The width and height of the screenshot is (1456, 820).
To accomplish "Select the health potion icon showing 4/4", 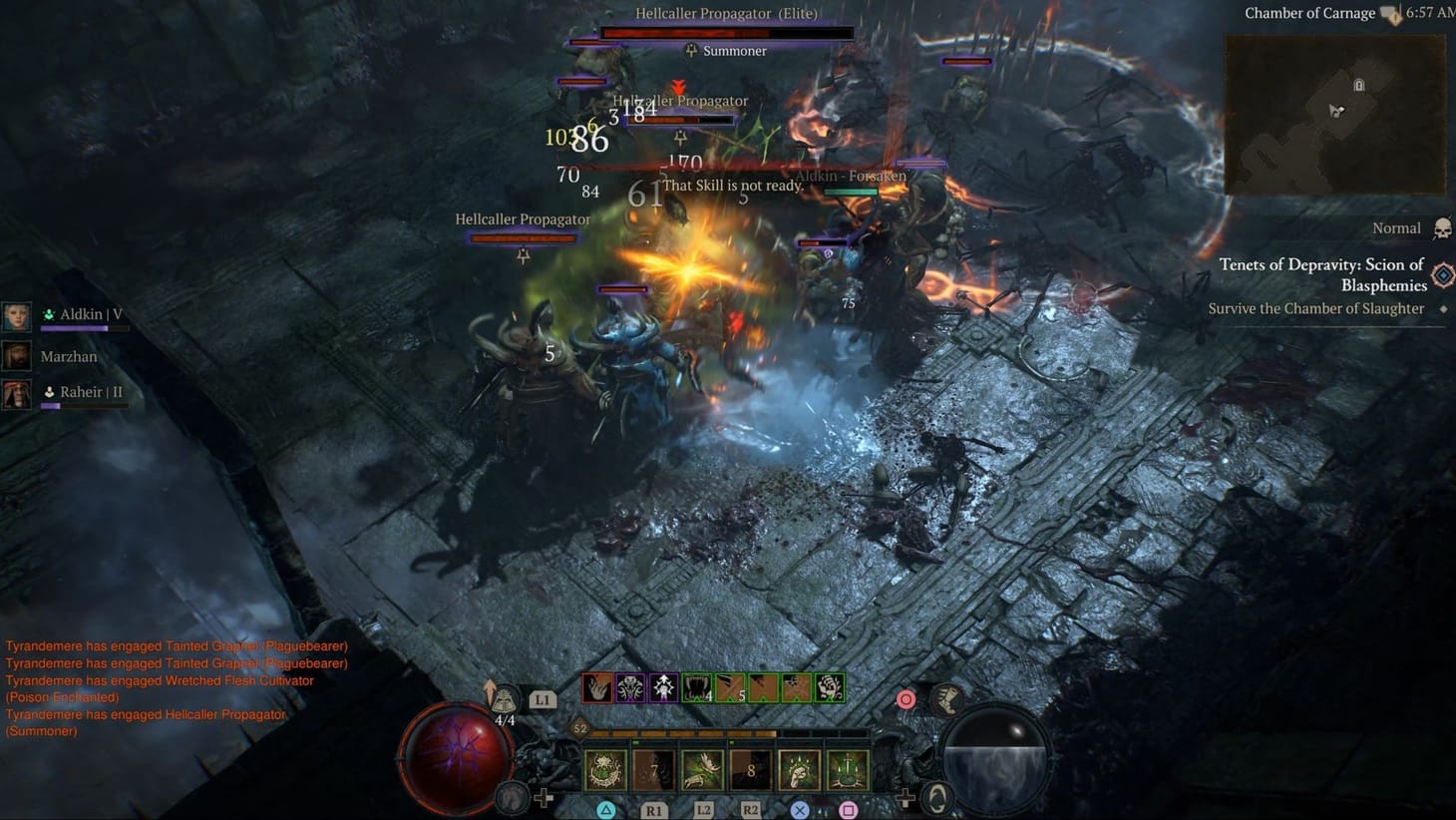I will point(507,700).
